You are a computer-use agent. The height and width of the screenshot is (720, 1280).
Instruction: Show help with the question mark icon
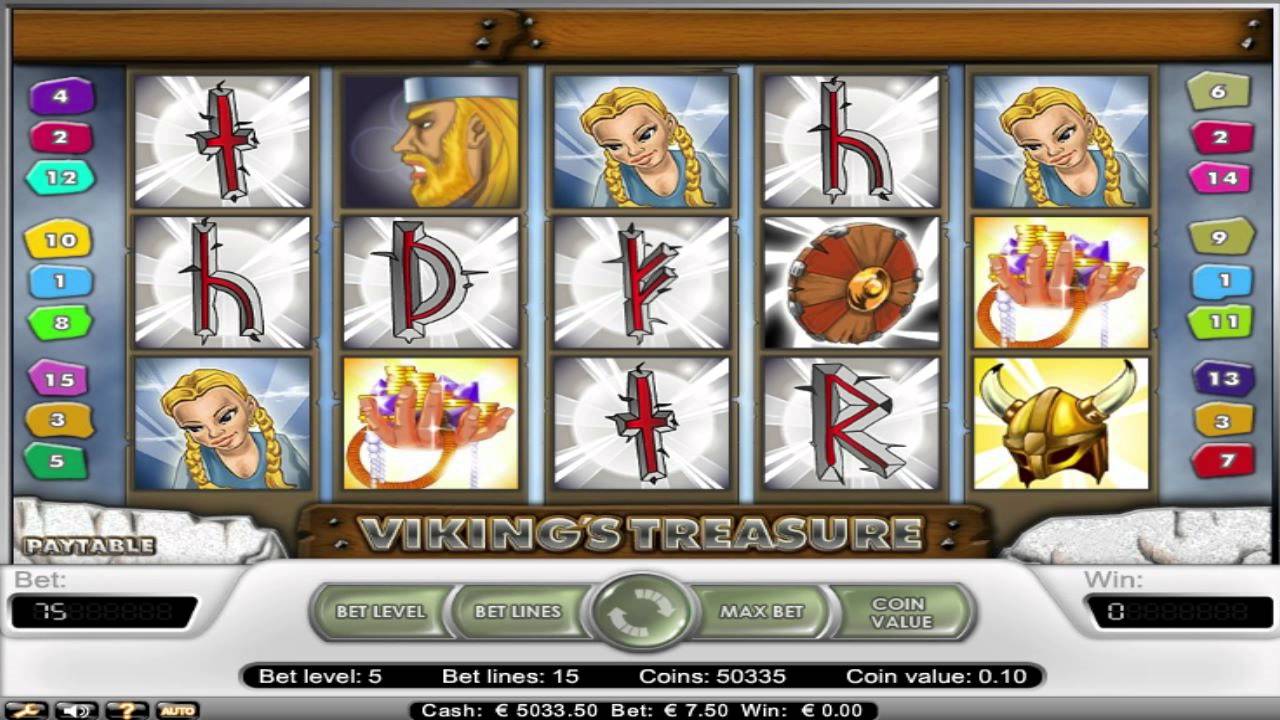click(126, 710)
